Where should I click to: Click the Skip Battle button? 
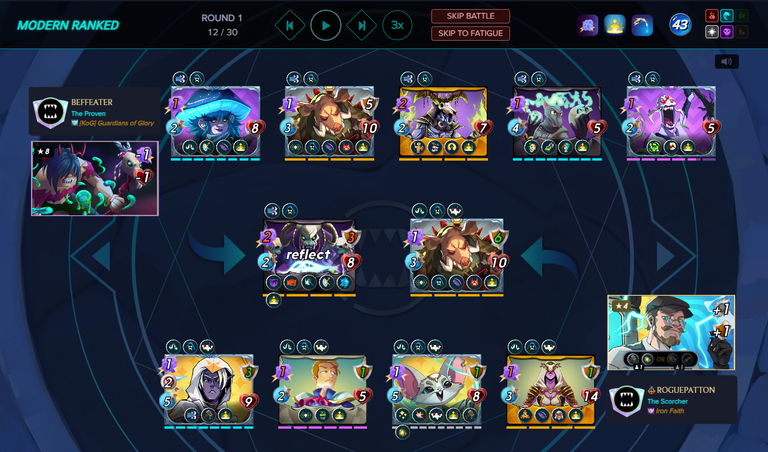pos(470,16)
